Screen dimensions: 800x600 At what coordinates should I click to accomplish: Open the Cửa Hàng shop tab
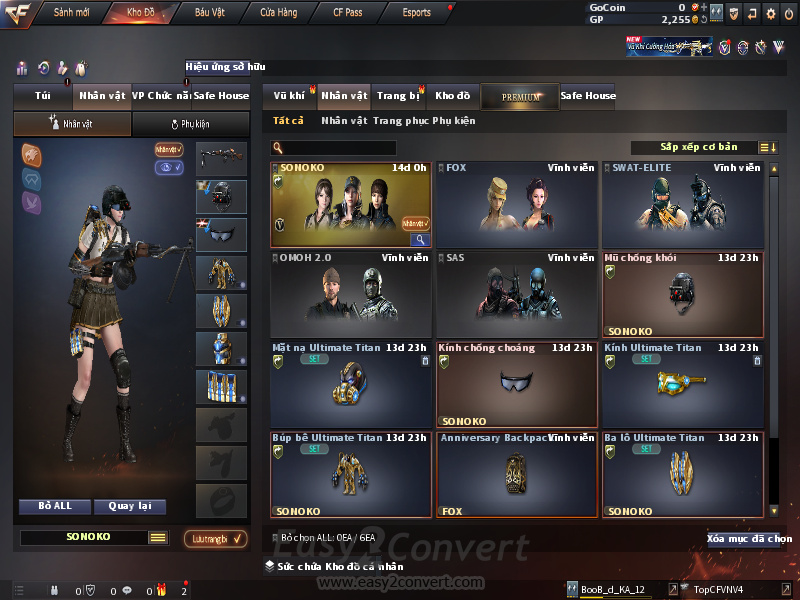point(278,13)
